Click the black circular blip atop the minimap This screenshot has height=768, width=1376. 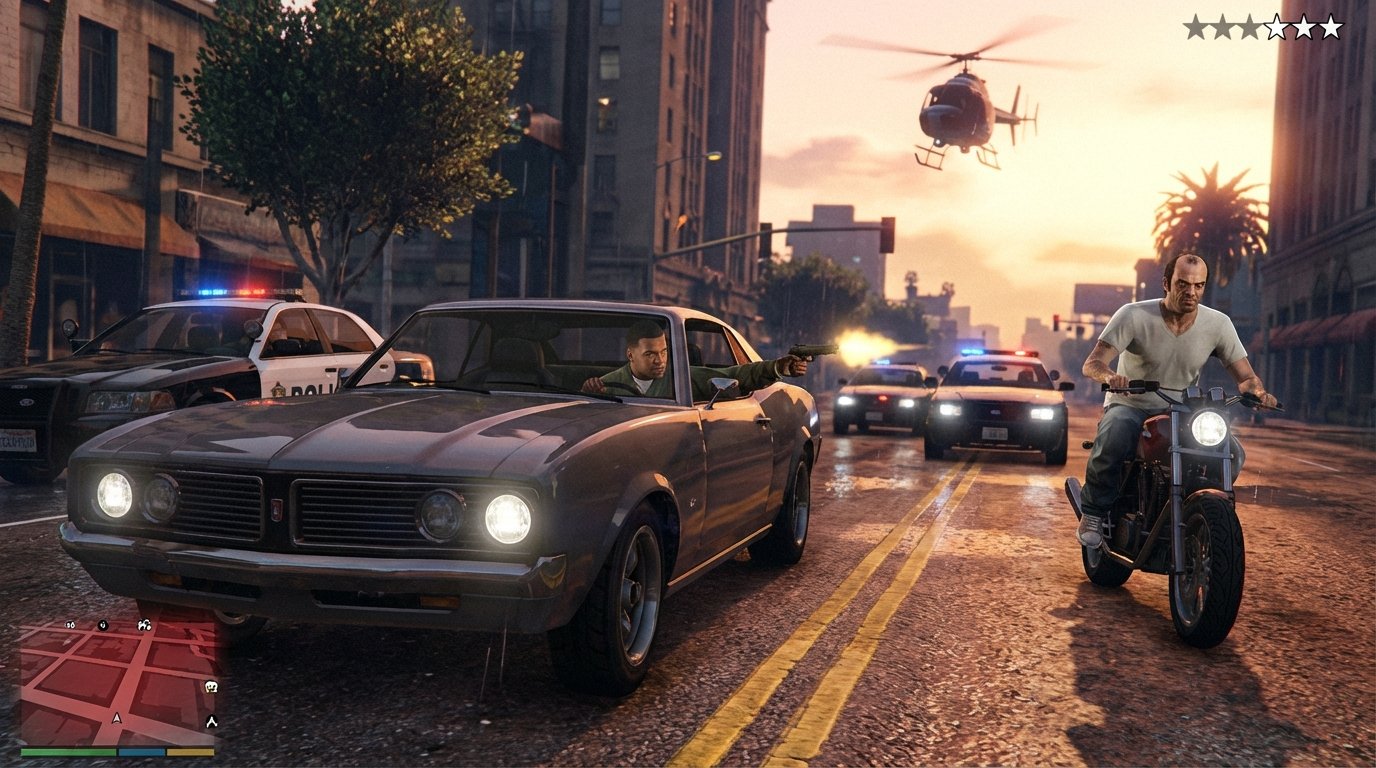(103, 626)
